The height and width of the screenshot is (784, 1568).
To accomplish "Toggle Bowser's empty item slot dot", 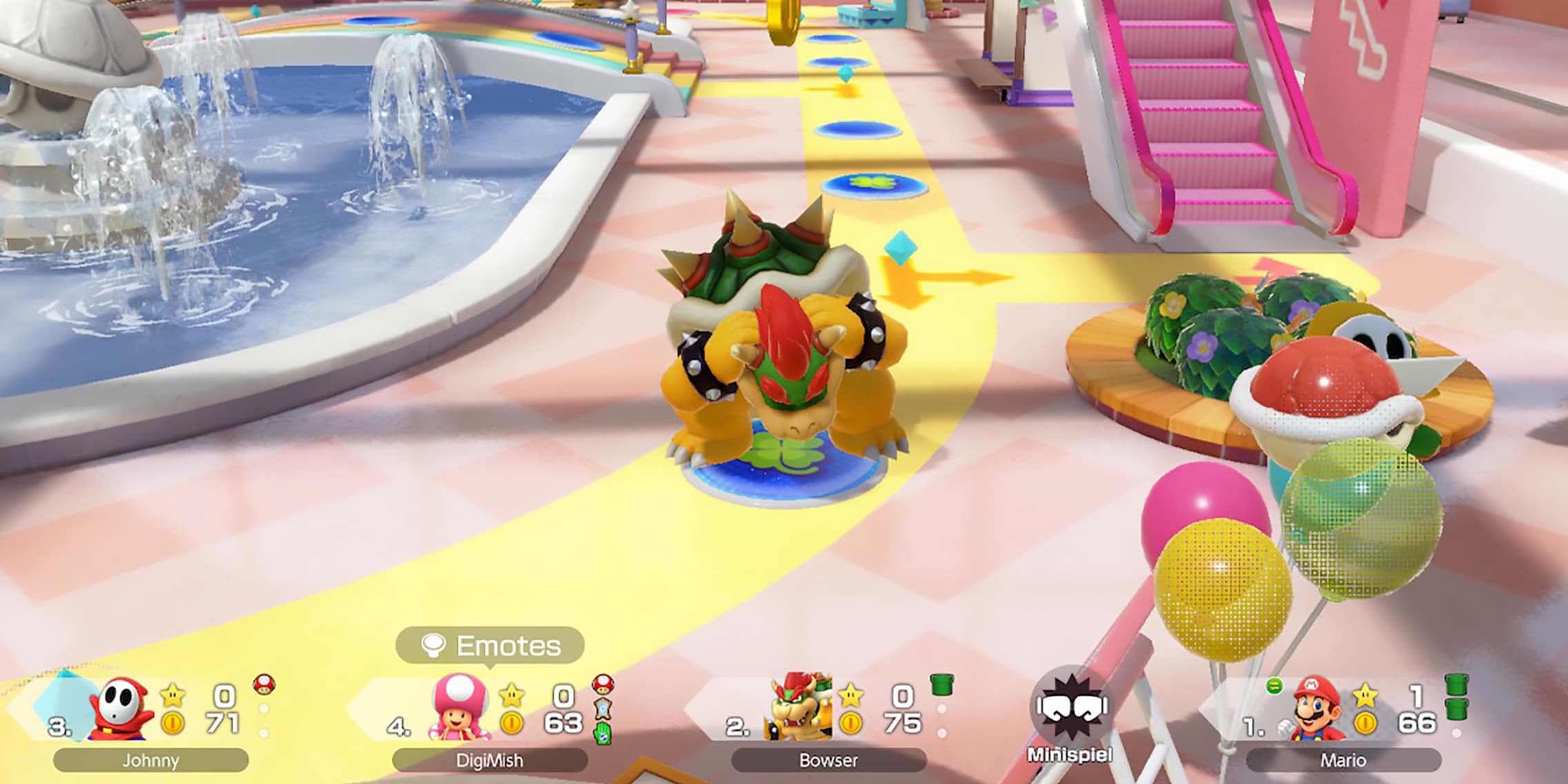I will click(943, 708).
